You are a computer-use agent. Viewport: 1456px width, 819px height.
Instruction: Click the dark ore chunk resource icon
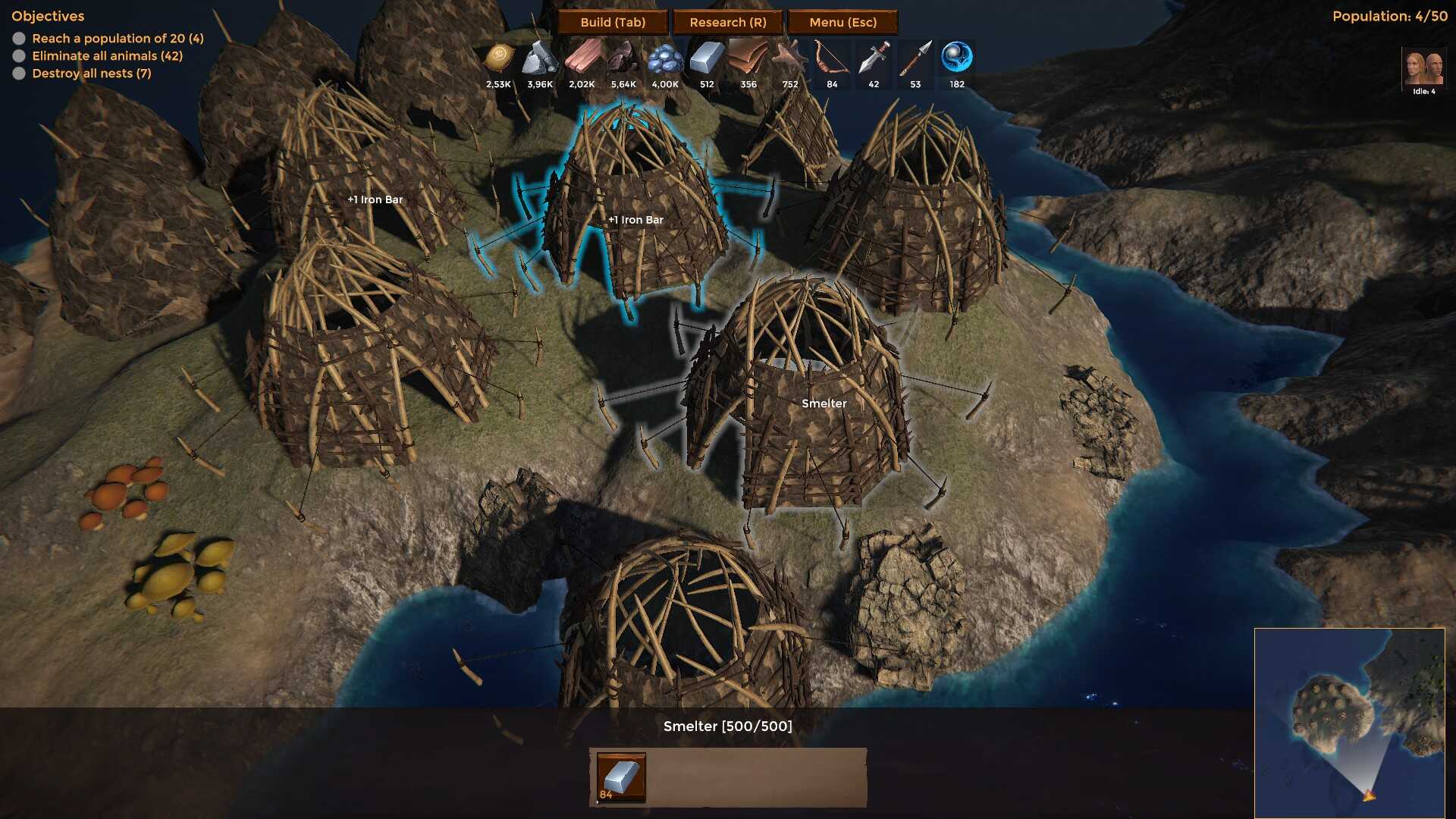click(x=623, y=58)
